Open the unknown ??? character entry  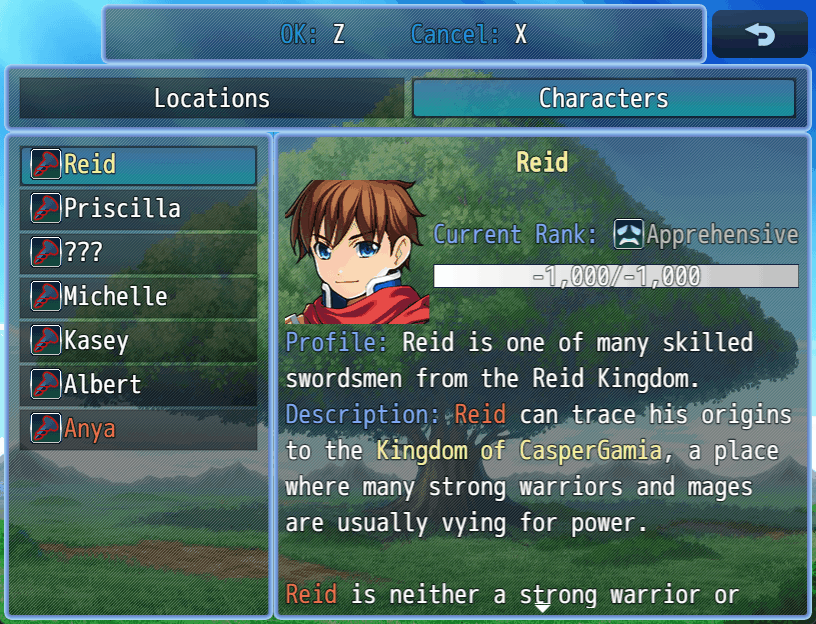pyautogui.click(x=138, y=253)
